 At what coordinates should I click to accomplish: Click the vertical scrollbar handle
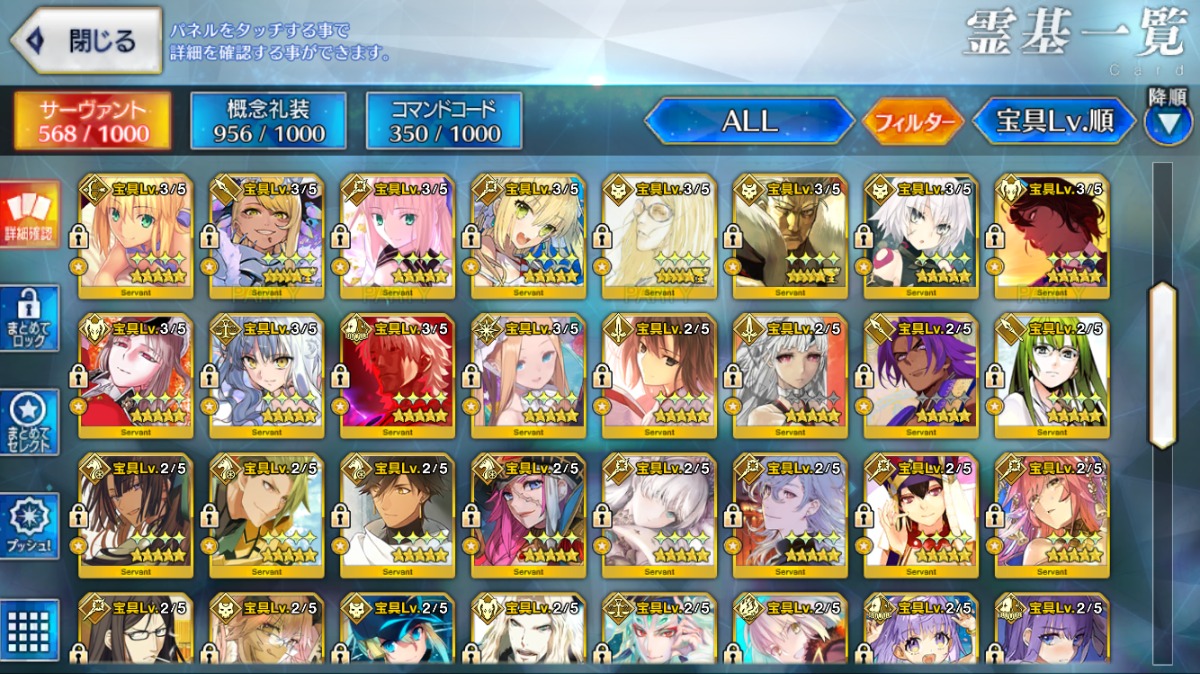(1162, 365)
